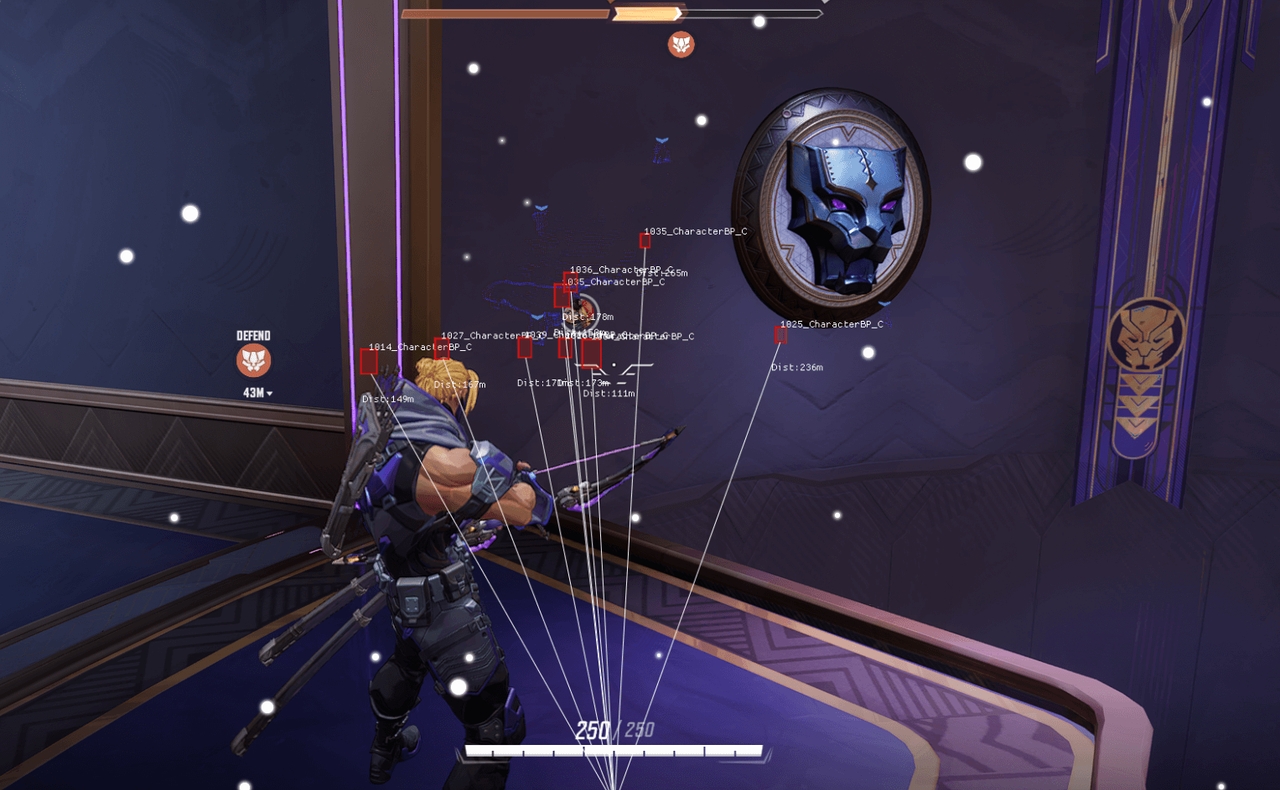Click the orange DEFEND objective icon
1280x790 pixels.
coord(253,361)
